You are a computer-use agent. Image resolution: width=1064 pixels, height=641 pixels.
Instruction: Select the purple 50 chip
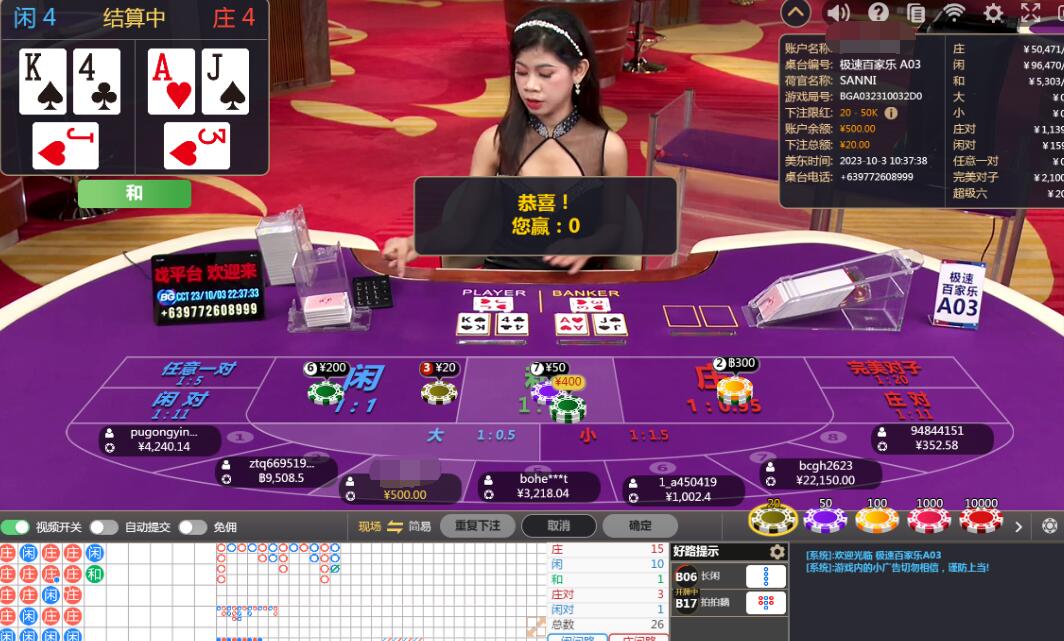coord(825,518)
